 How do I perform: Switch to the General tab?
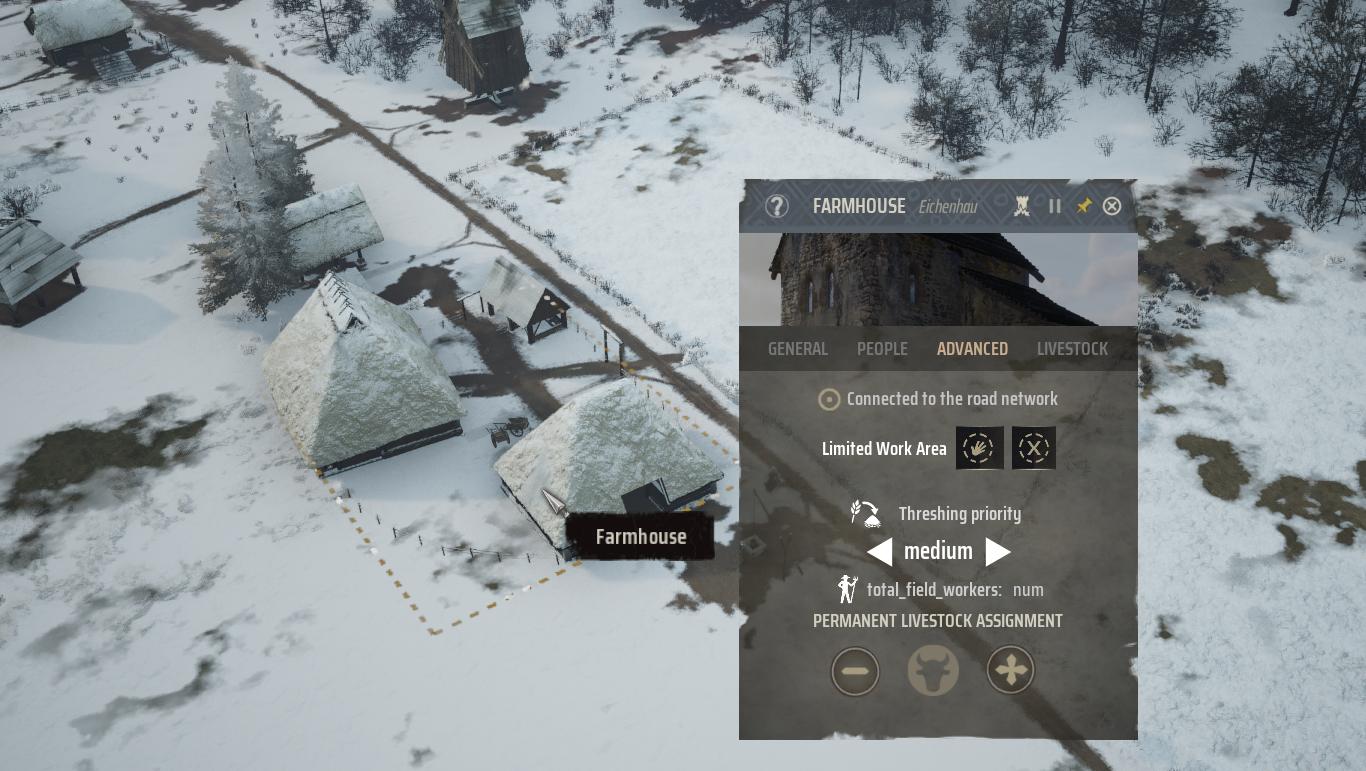click(x=798, y=349)
